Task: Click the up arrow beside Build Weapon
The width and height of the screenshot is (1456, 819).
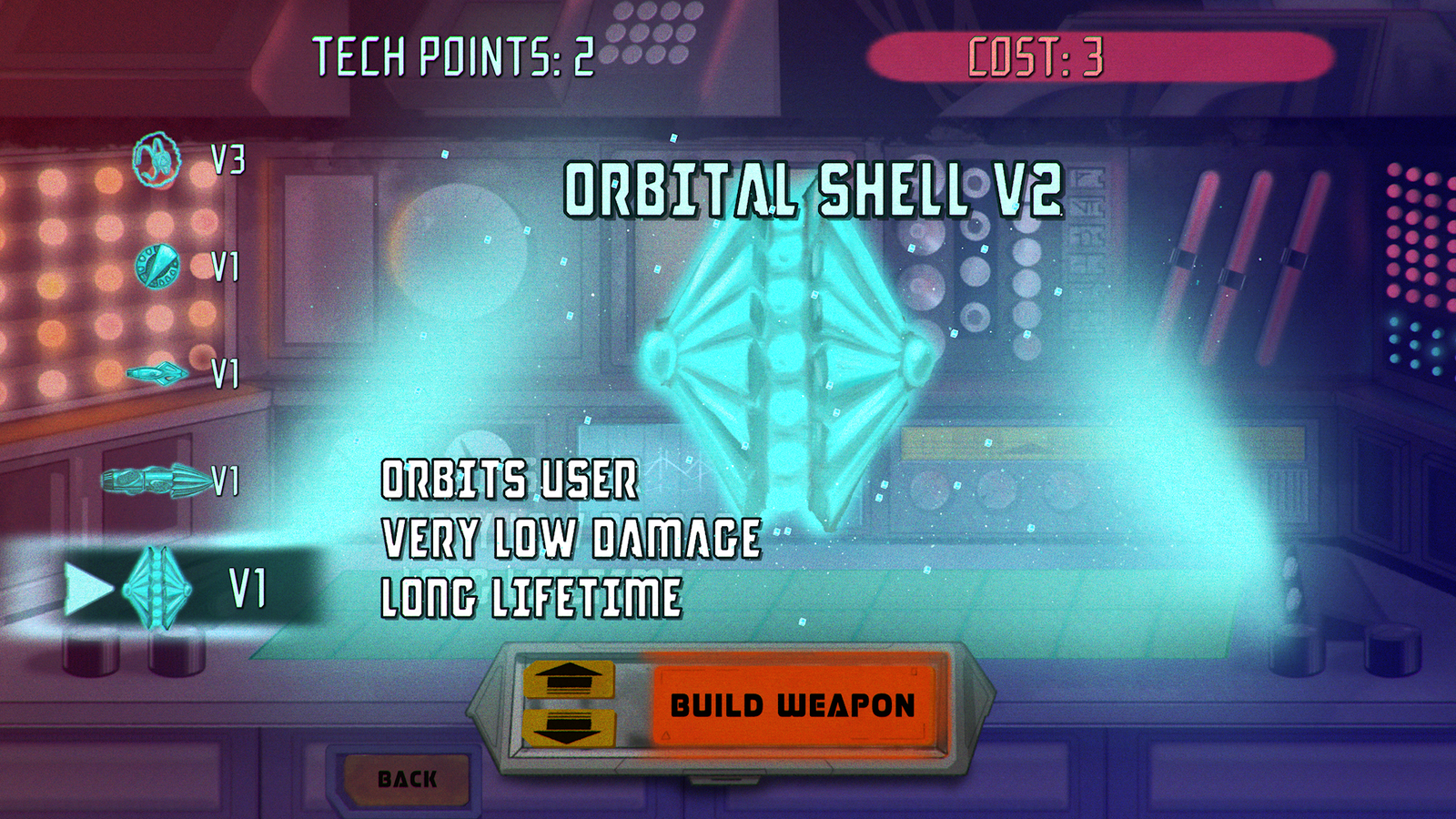Action: (568, 679)
